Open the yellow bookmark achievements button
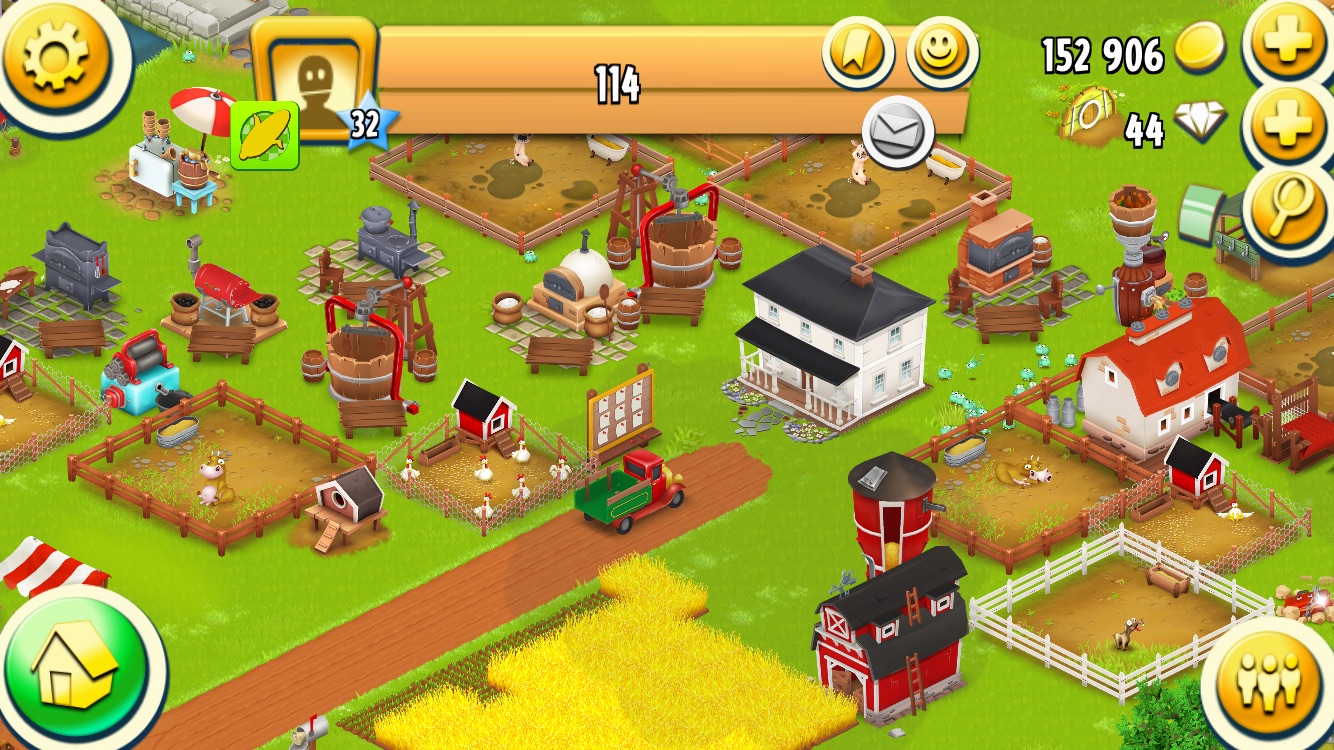This screenshot has width=1334, height=750. click(858, 52)
